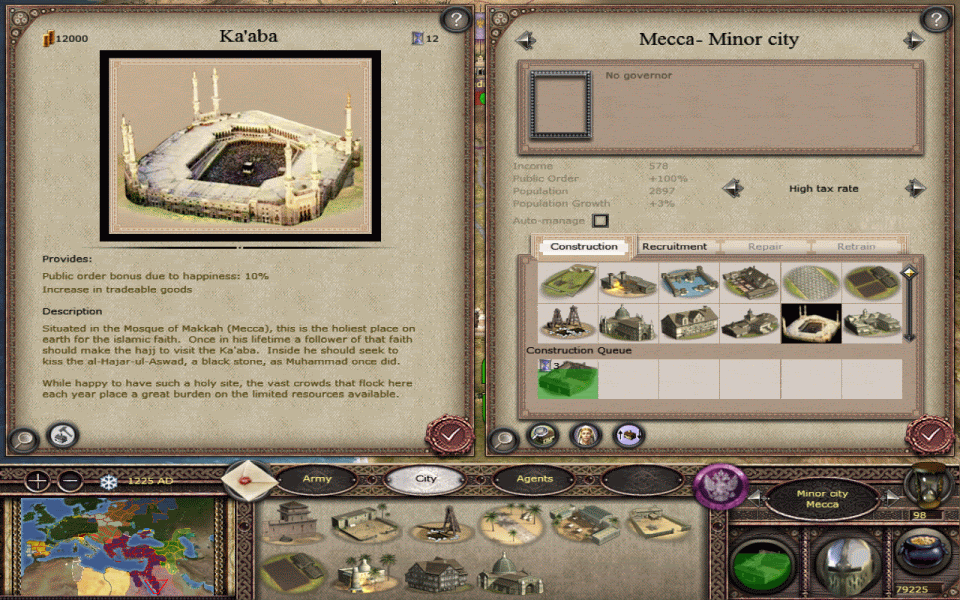Open help for the Ka'aba panel
960x600 pixels.
(x=456, y=19)
